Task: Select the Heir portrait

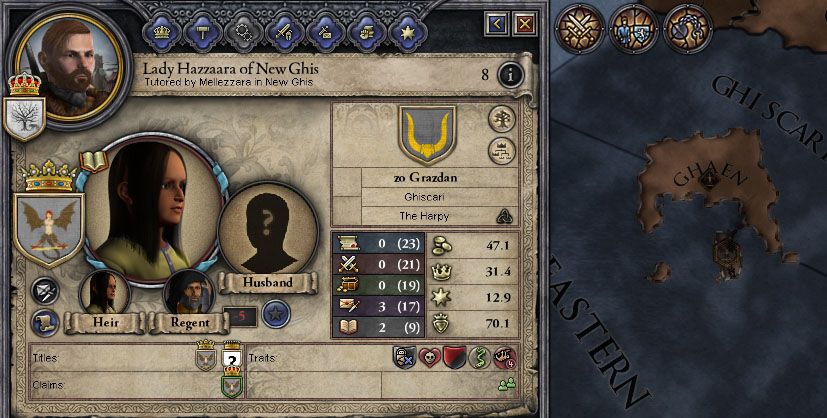Action: (x=104, y=294)
